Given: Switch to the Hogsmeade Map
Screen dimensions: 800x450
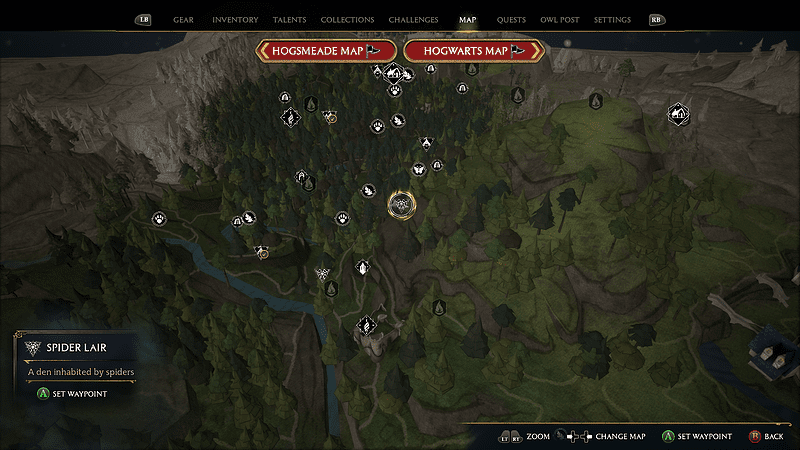Looking at the screenshot, I should pos(326,50).
